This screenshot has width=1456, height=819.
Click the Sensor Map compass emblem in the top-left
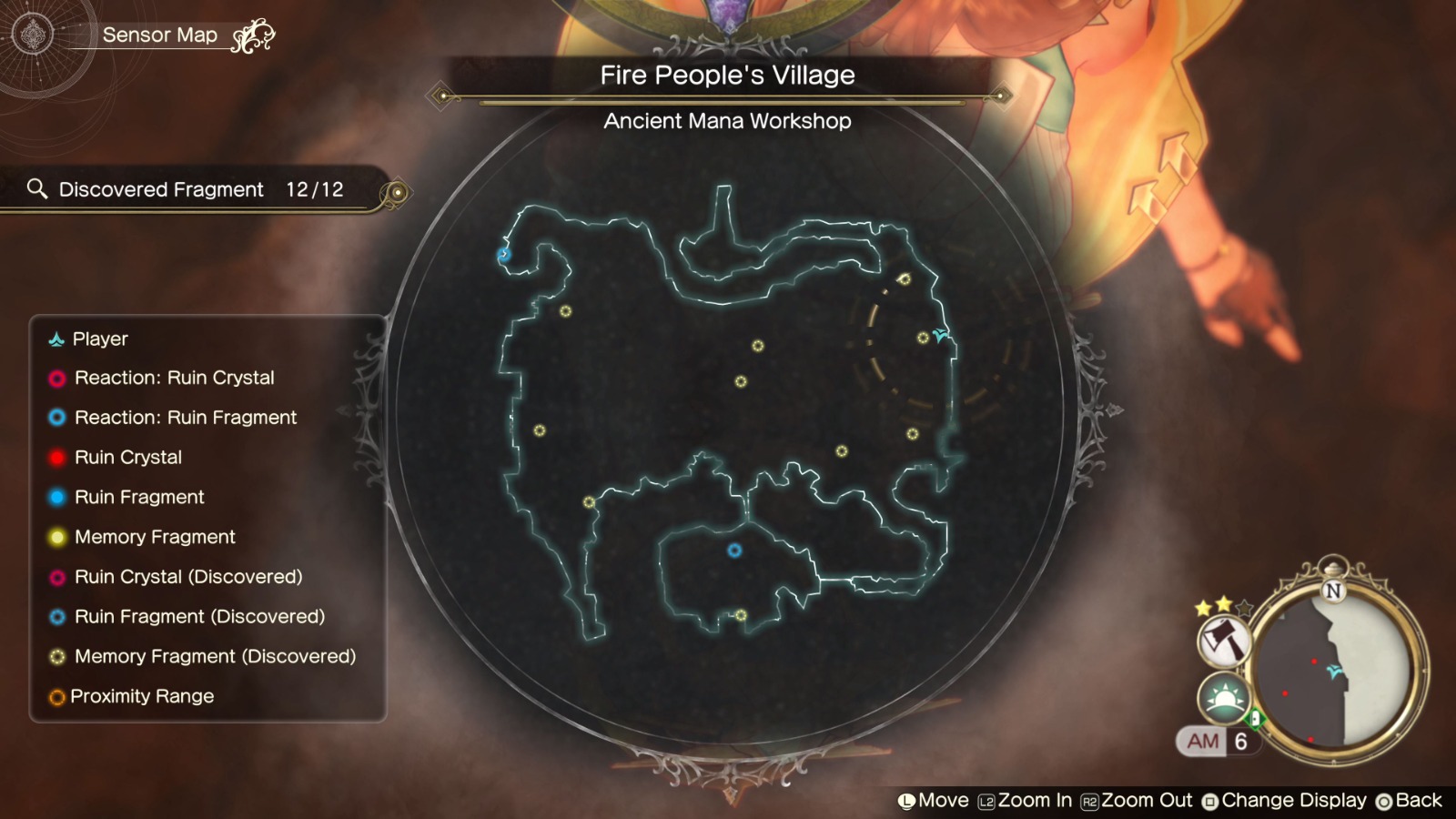(x=33, y=33)
